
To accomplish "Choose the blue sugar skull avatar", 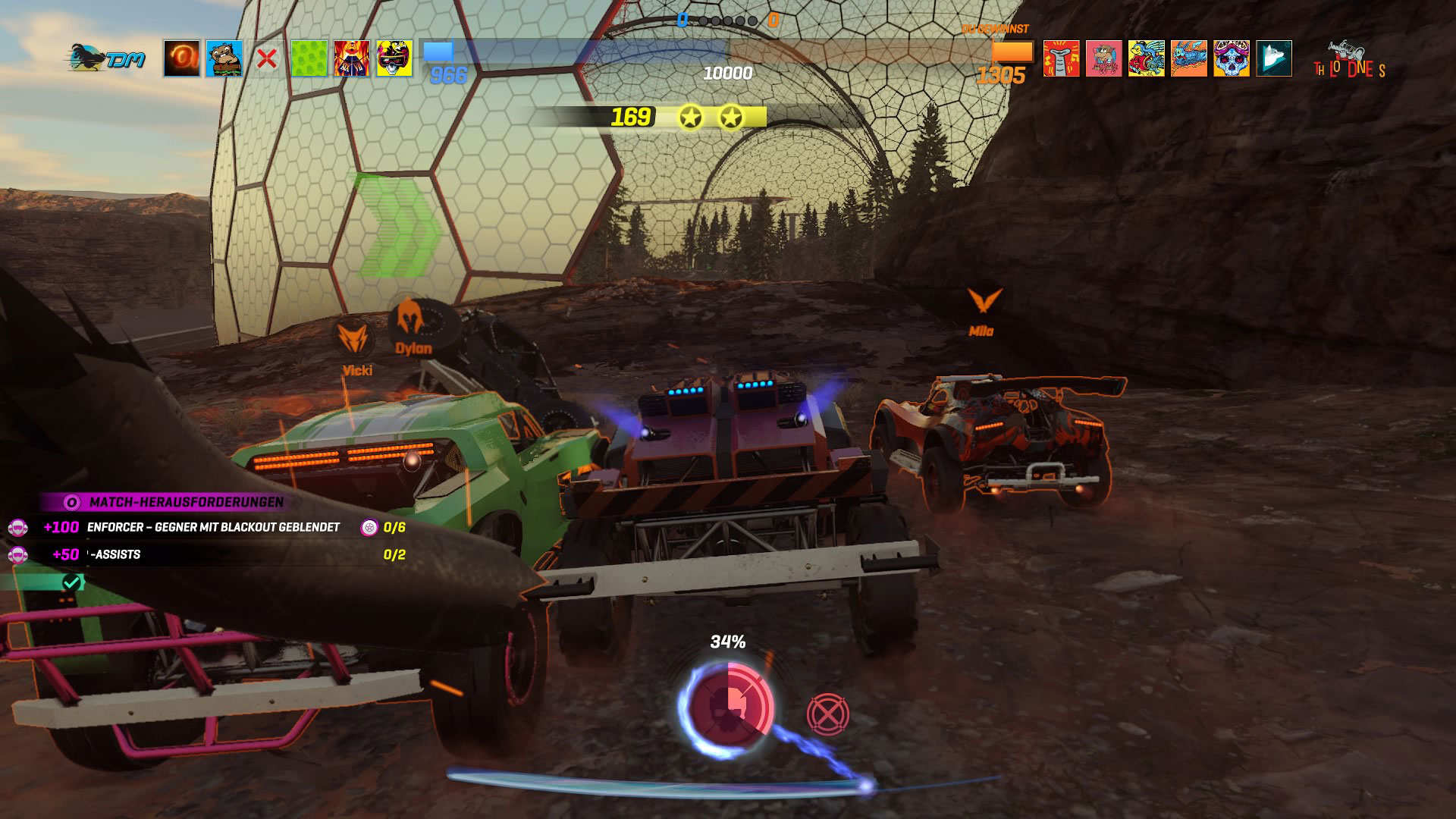I will coord(1232,58).
